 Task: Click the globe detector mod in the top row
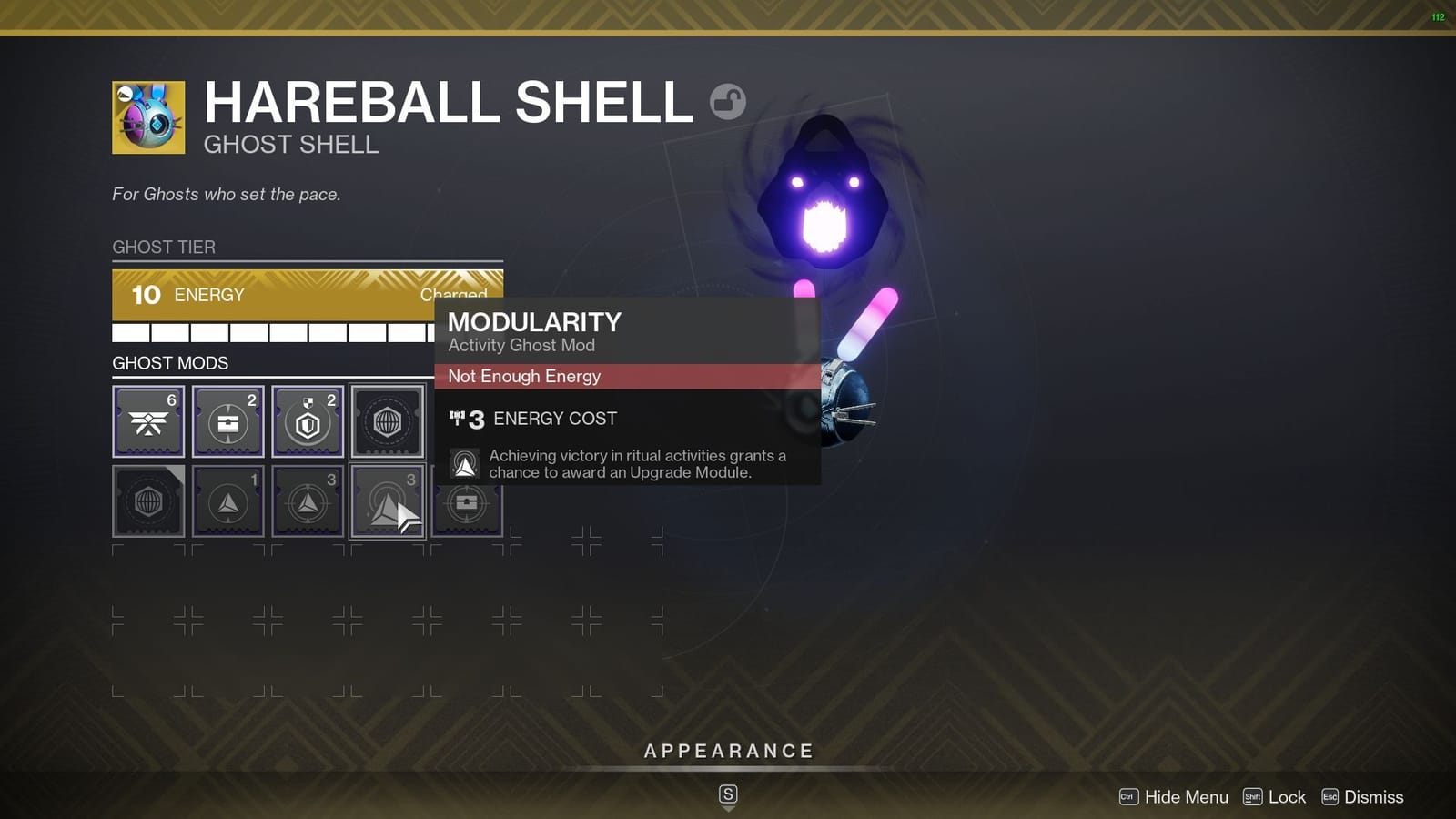tap(387, 420)
